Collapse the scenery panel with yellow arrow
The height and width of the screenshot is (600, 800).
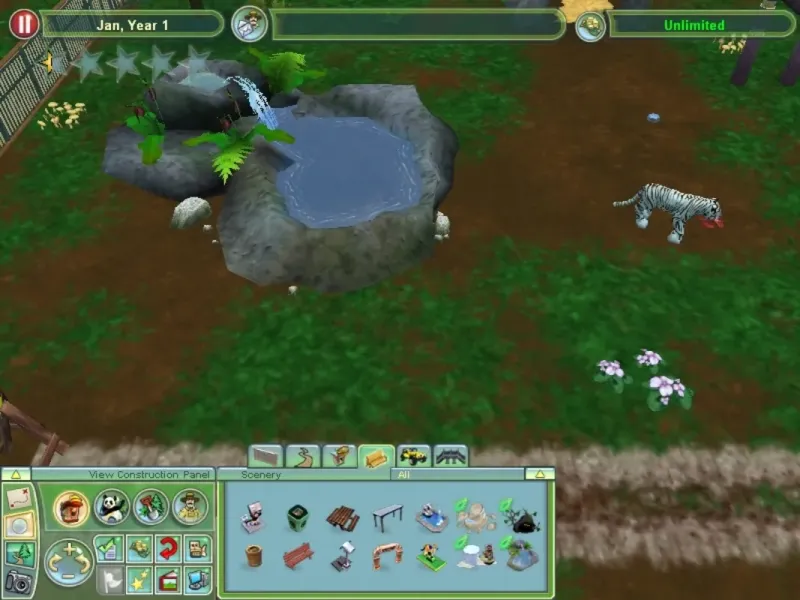pos(539,474)
